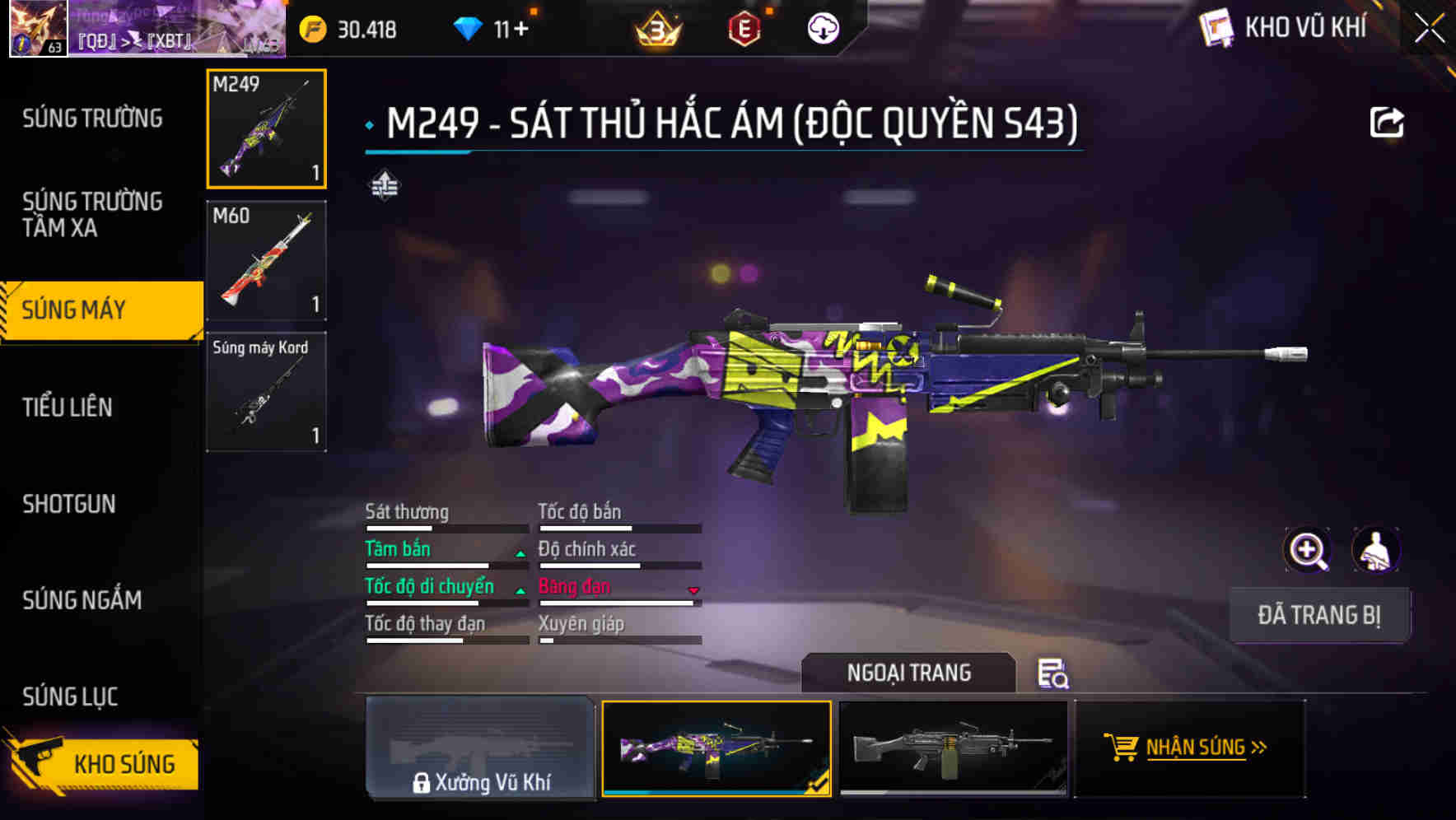1456x820 pixels.
Task: Open character preview icon beside the magnifier
Action: pyautogui.click(x=1377, y=550)
